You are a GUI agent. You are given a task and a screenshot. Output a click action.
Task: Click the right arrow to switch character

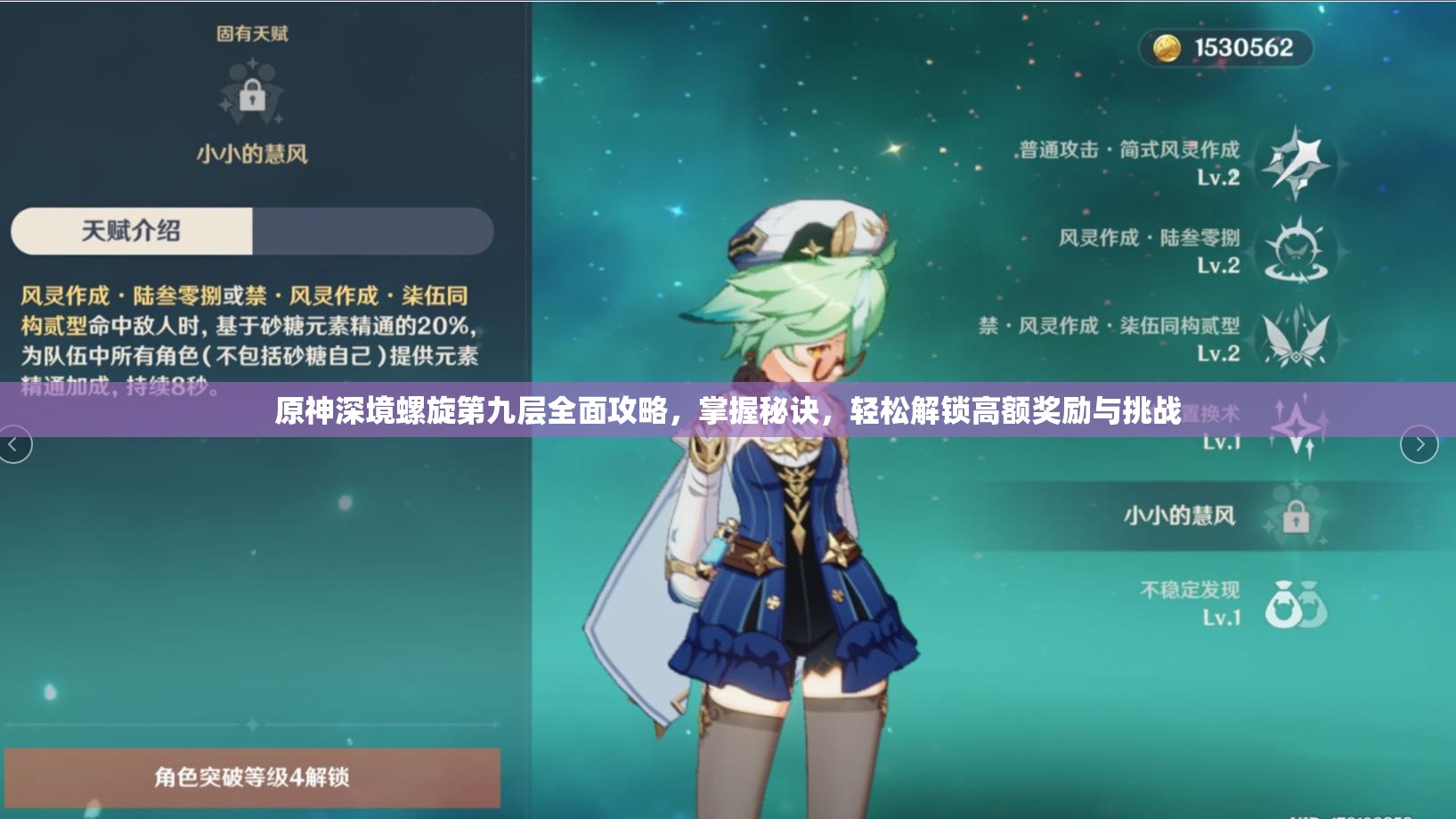(x=1419, y=443)
